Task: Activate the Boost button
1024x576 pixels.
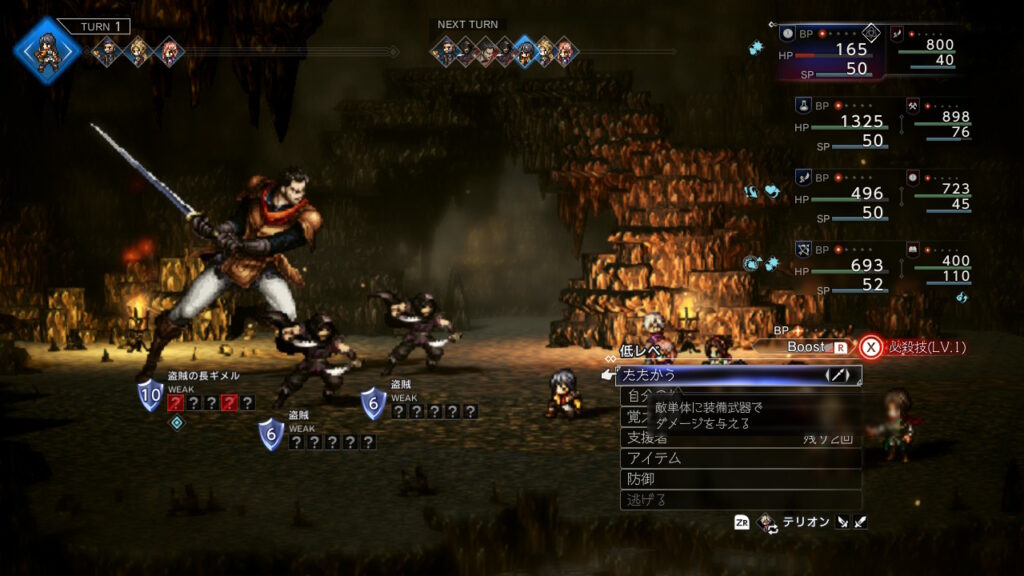Action: [x=807, y=347]
